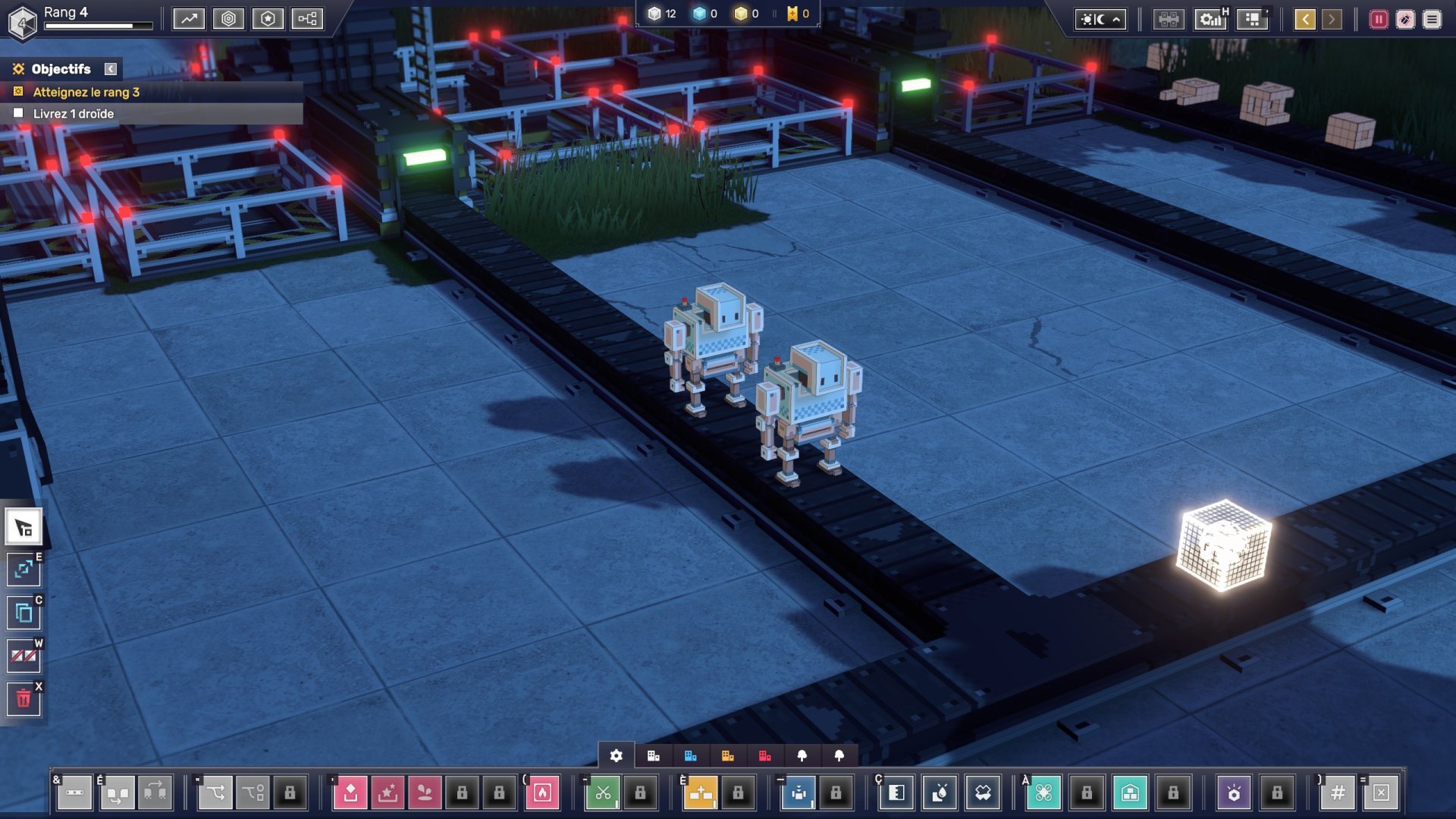Click the bug report beetle icon
Viewport: 1456px width, 819px height.
(x=1405, y=20)
